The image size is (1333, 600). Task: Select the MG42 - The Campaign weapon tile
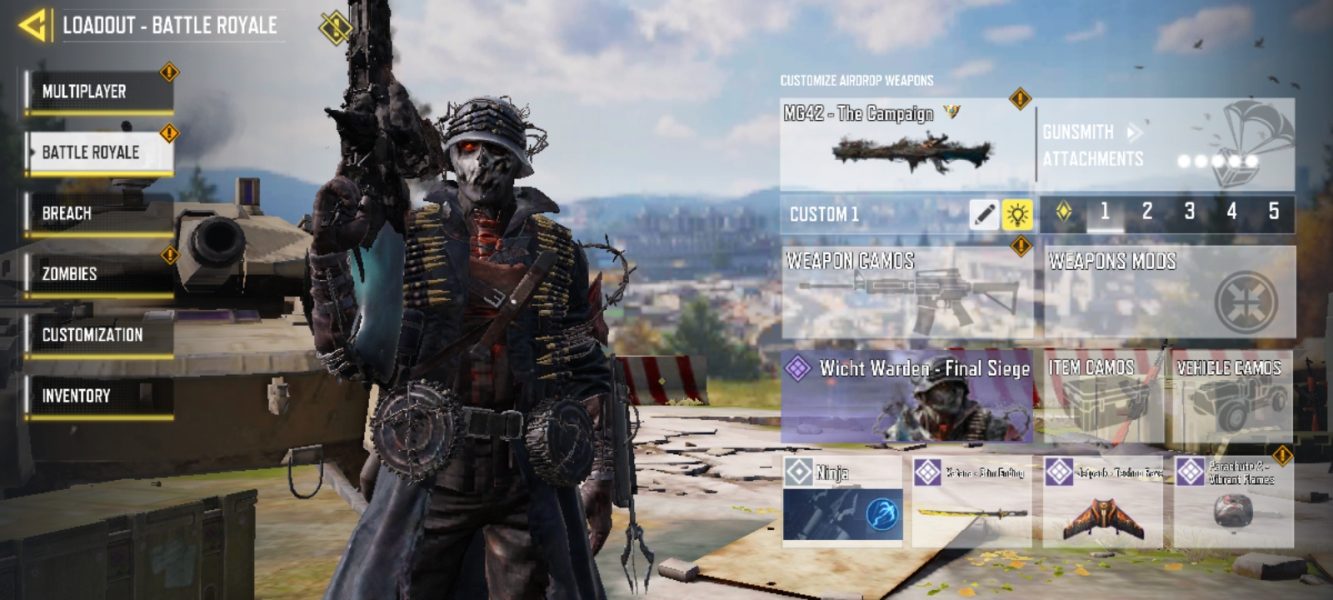tap(906, 144)
